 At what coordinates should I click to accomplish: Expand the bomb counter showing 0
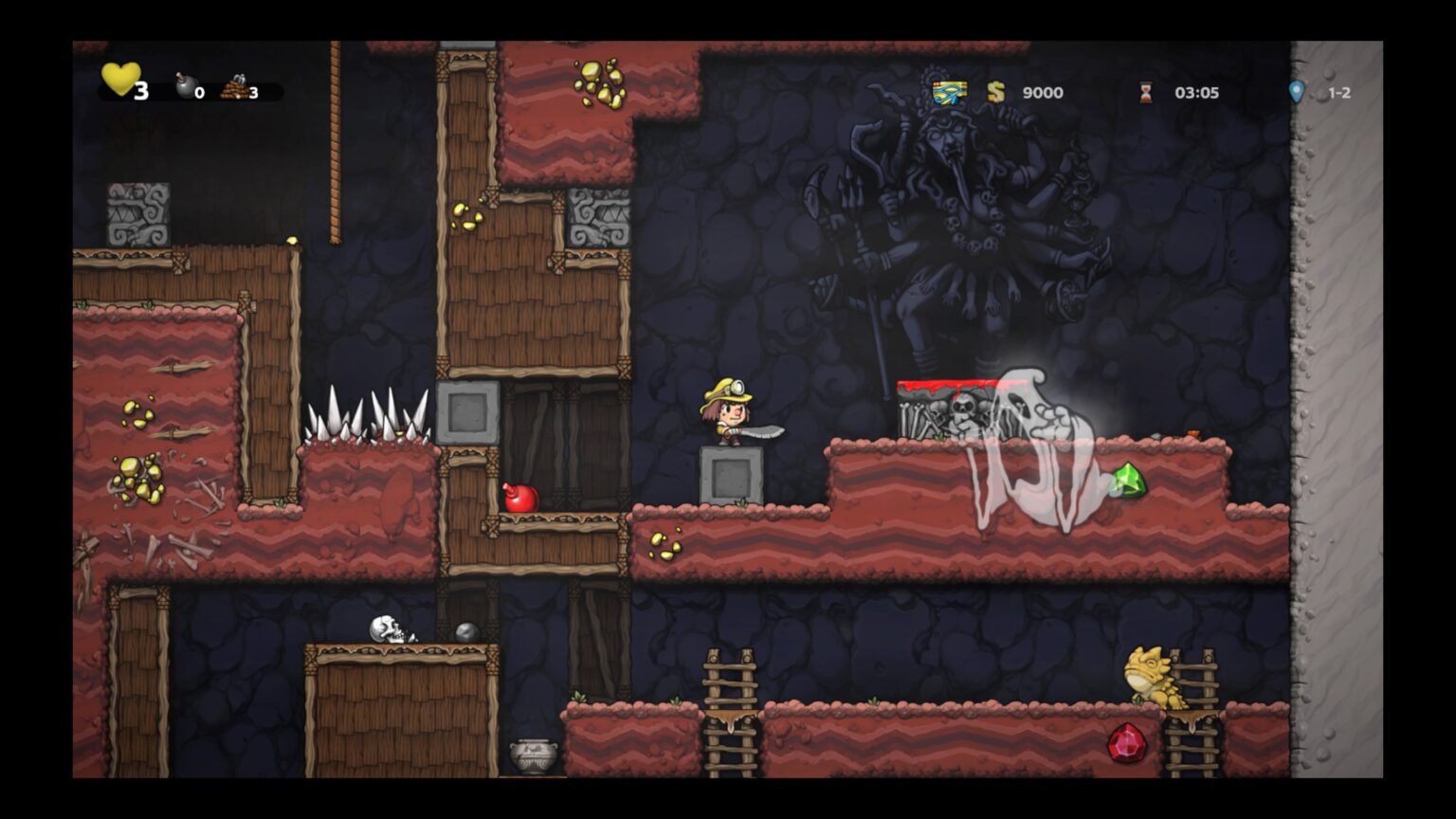pos(198,93)
